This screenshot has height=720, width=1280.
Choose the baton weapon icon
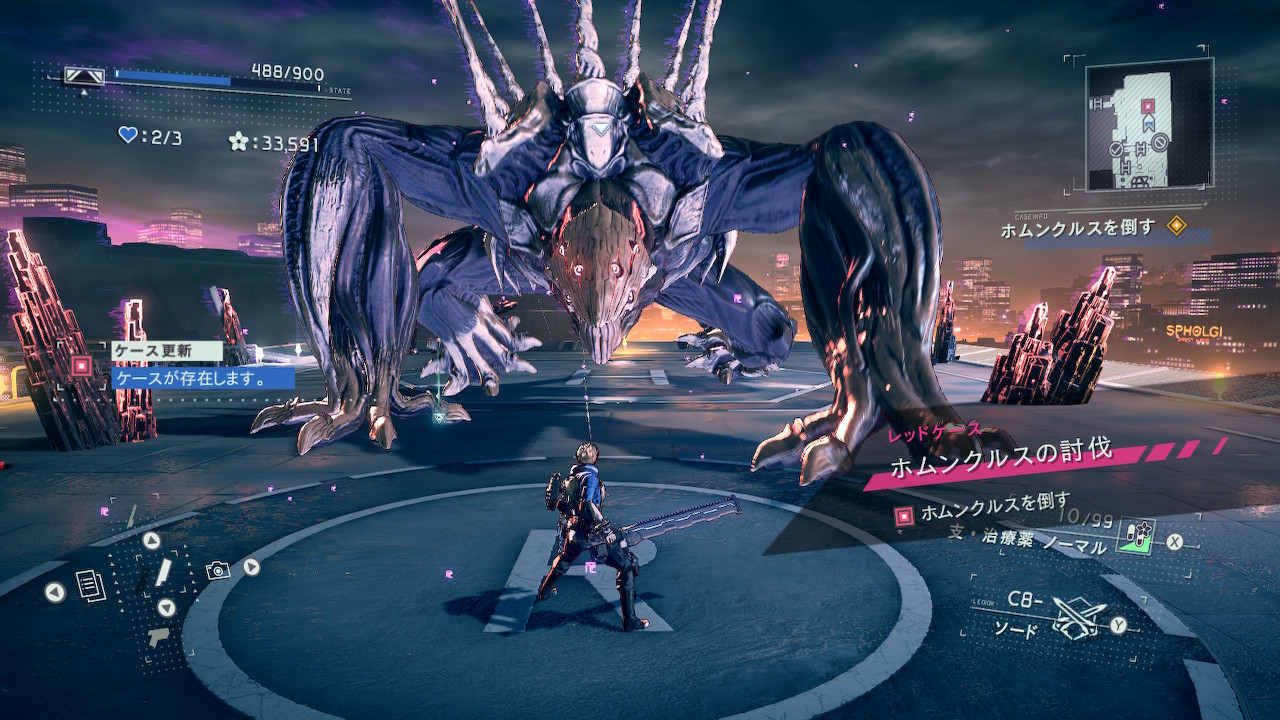[163, 573]
